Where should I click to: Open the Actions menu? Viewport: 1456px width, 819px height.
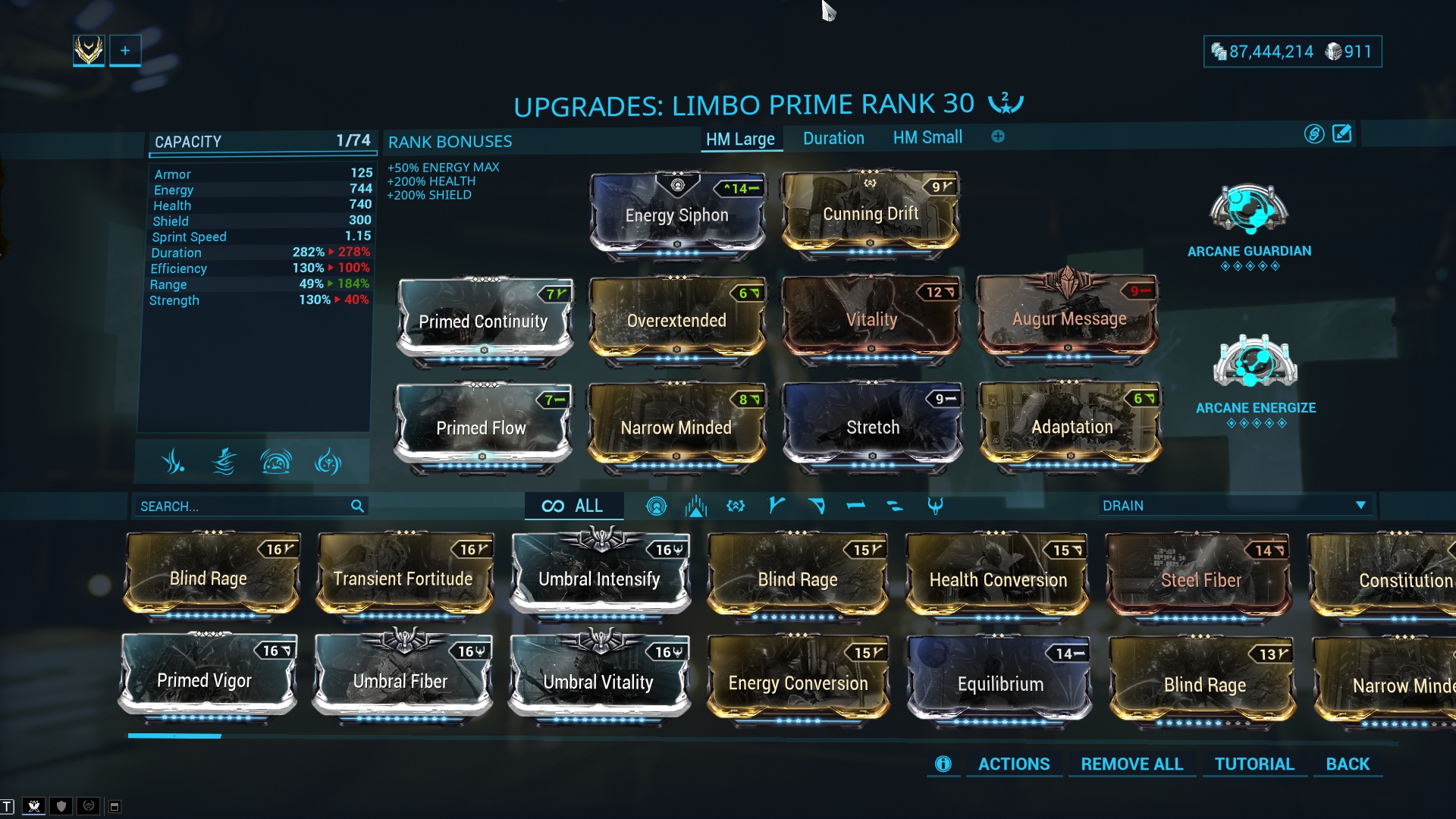(x=1014, y=764)
